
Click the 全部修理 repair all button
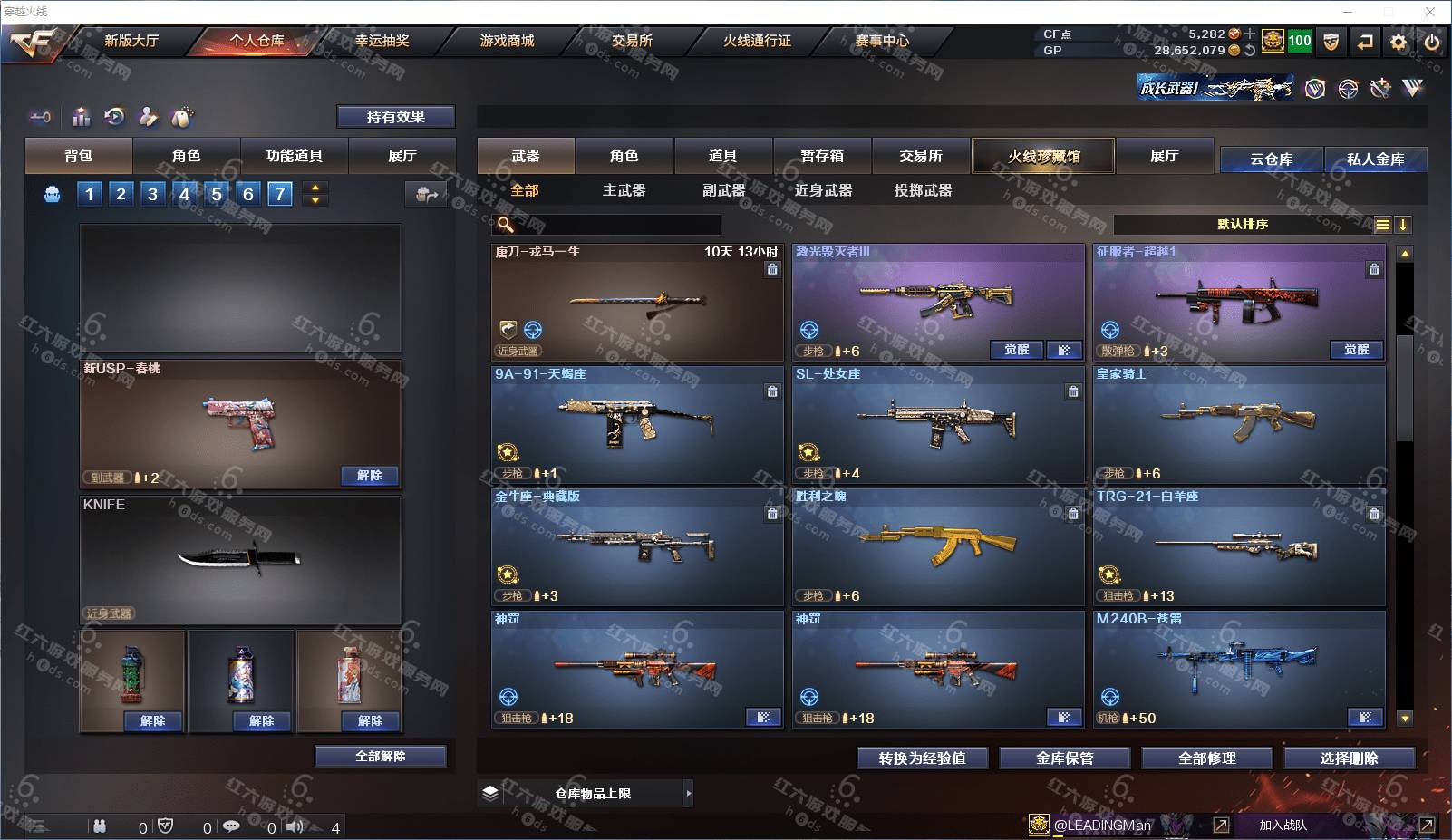coord(1206,758)
